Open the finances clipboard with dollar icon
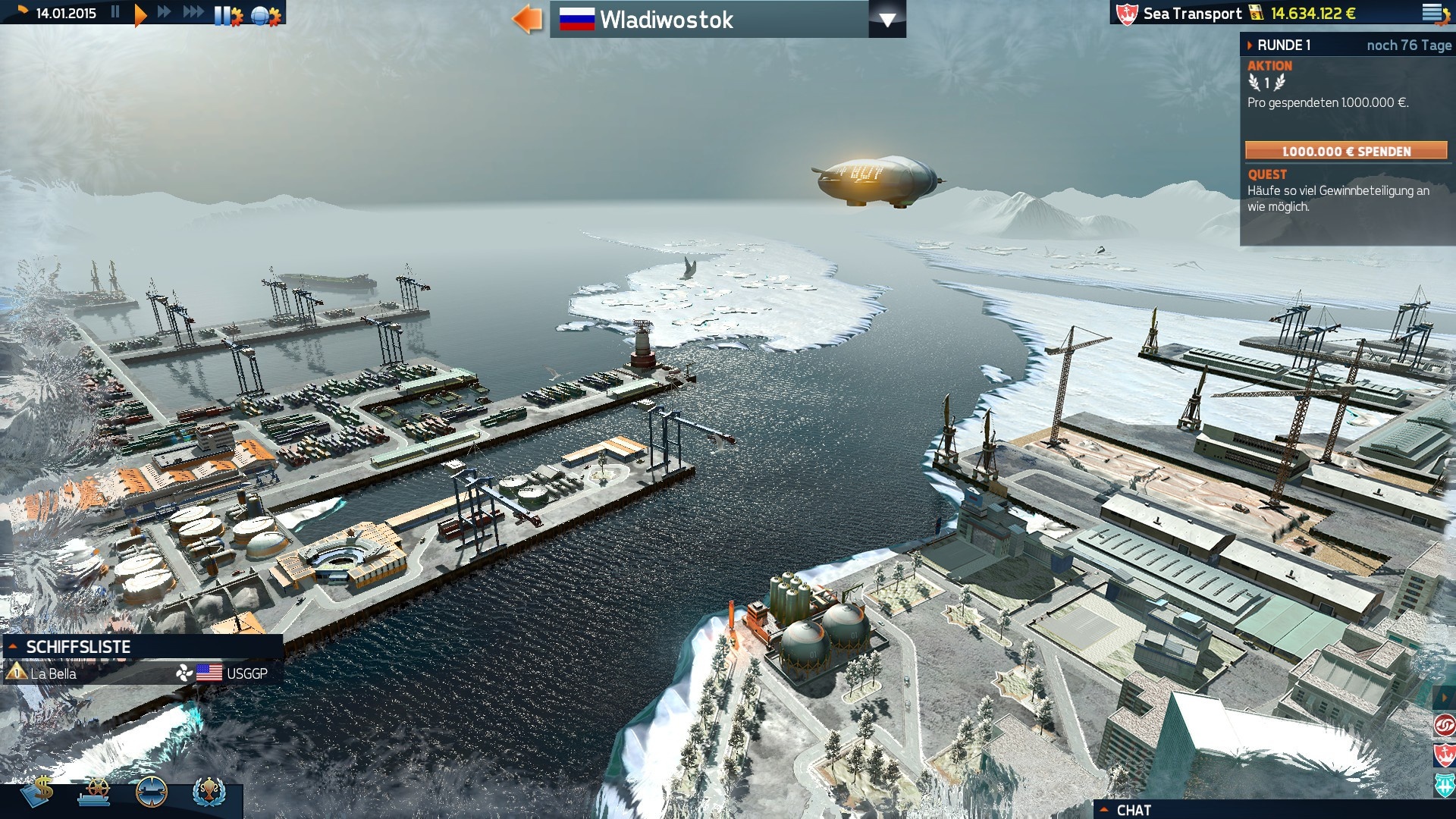1456x819 pixels. coord(36,791)
